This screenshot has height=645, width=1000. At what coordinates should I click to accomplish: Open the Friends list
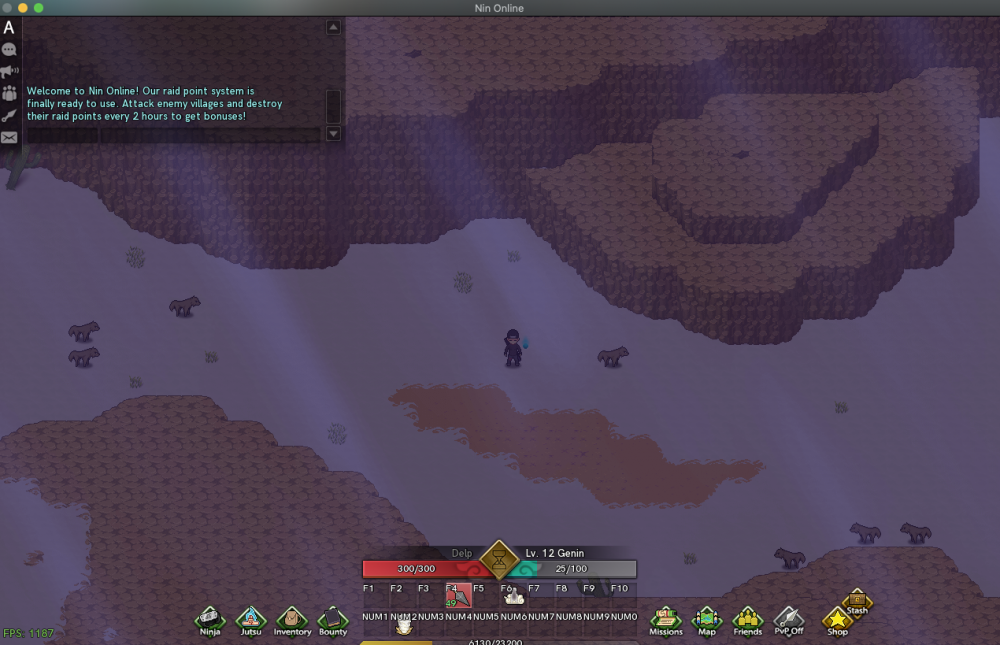tap(748, 619)
